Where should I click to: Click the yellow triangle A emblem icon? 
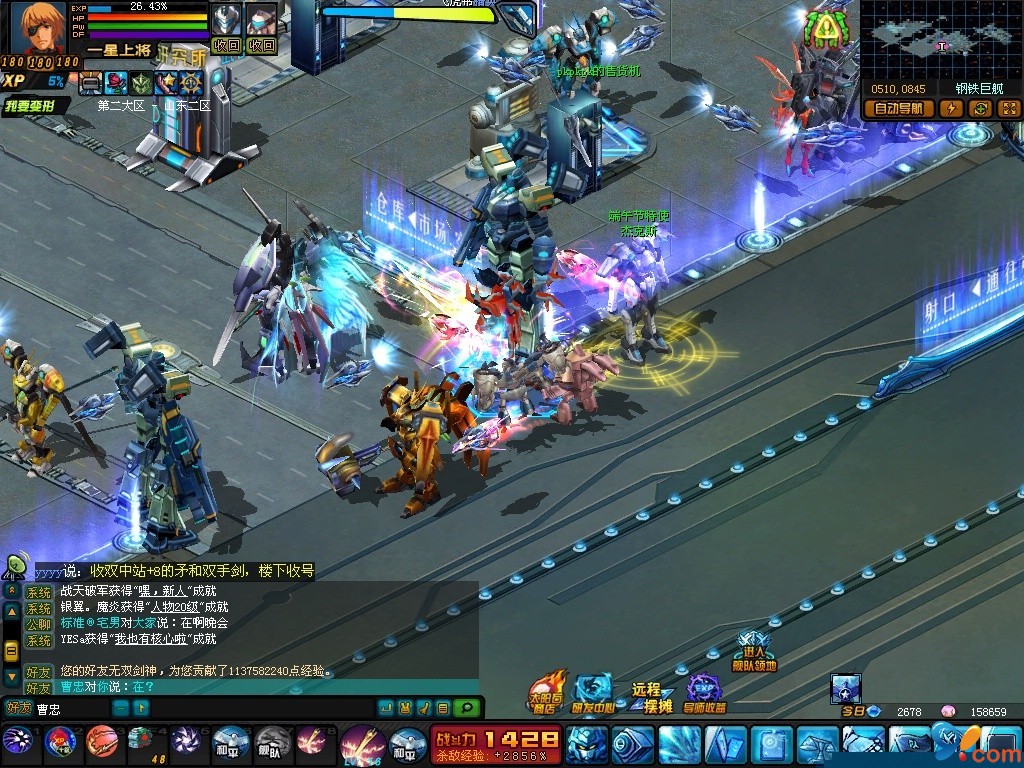pyautogui.click(x=825, y=32)
